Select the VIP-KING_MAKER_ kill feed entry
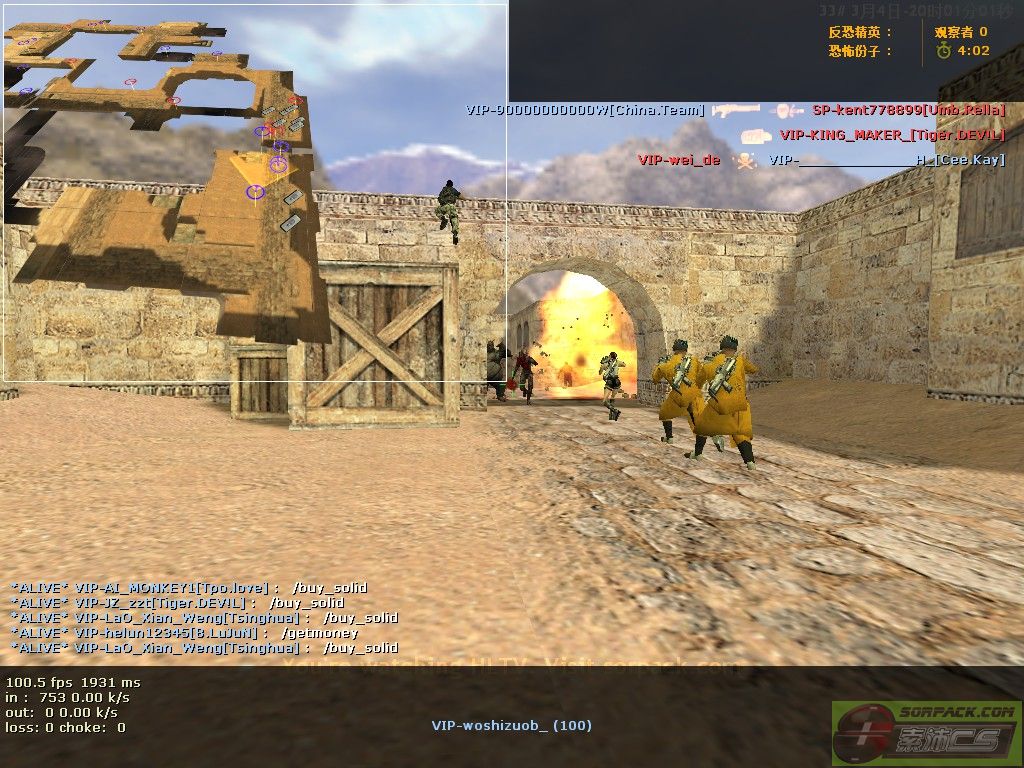This screenshot has width=1024, height=768. (x=873, y=135)
